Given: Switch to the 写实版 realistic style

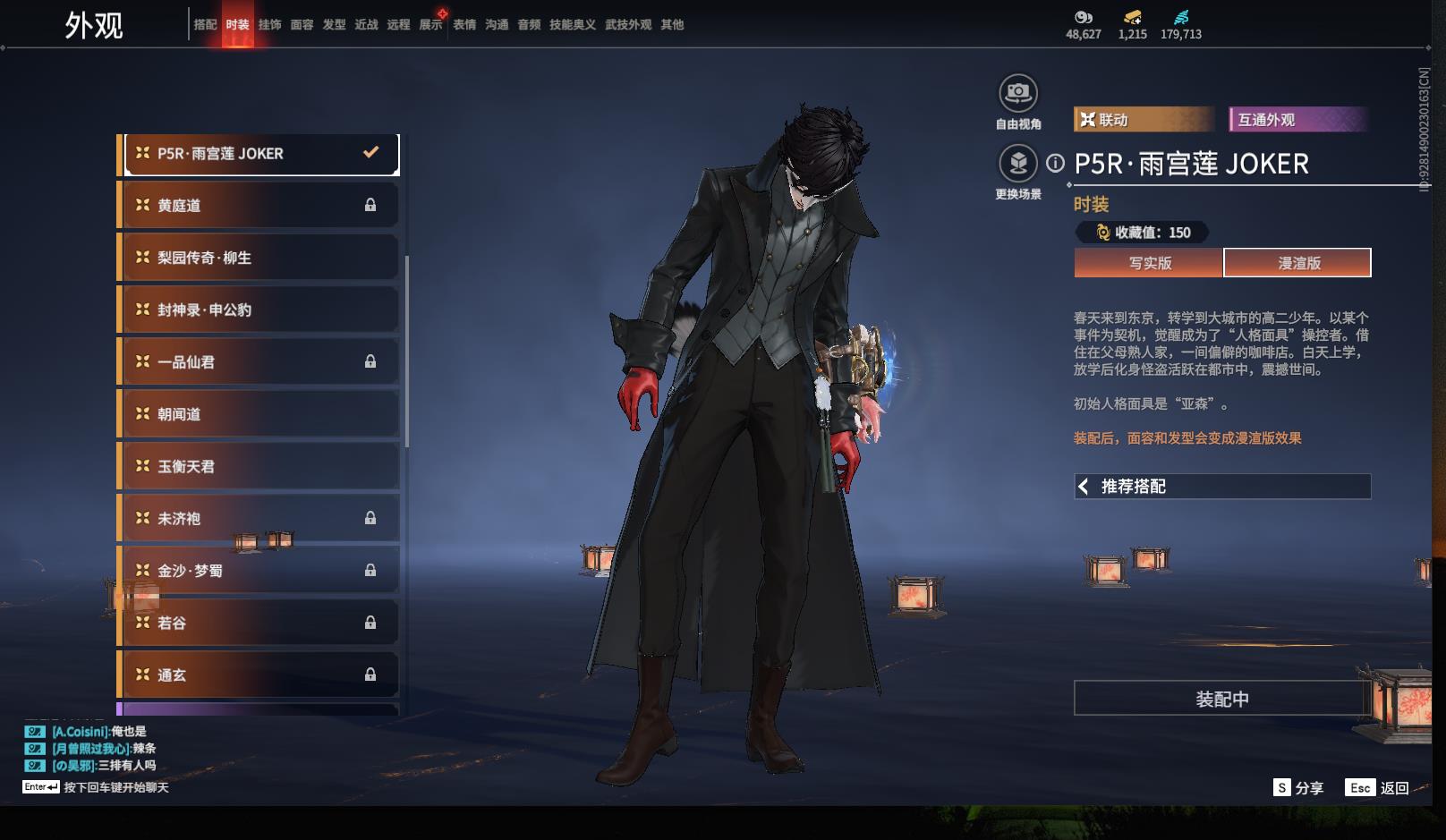Looking at the screenshot, I should coord(1149,263).
